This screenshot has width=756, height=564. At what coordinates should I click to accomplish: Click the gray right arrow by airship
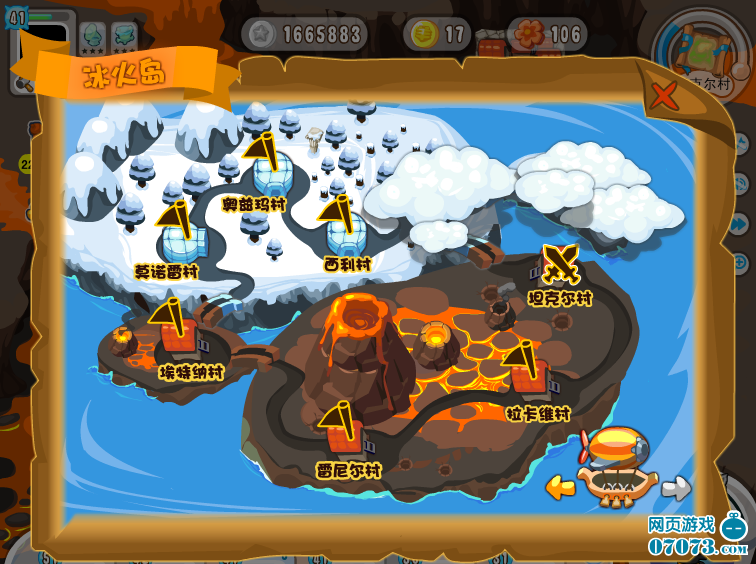point(676,487)
